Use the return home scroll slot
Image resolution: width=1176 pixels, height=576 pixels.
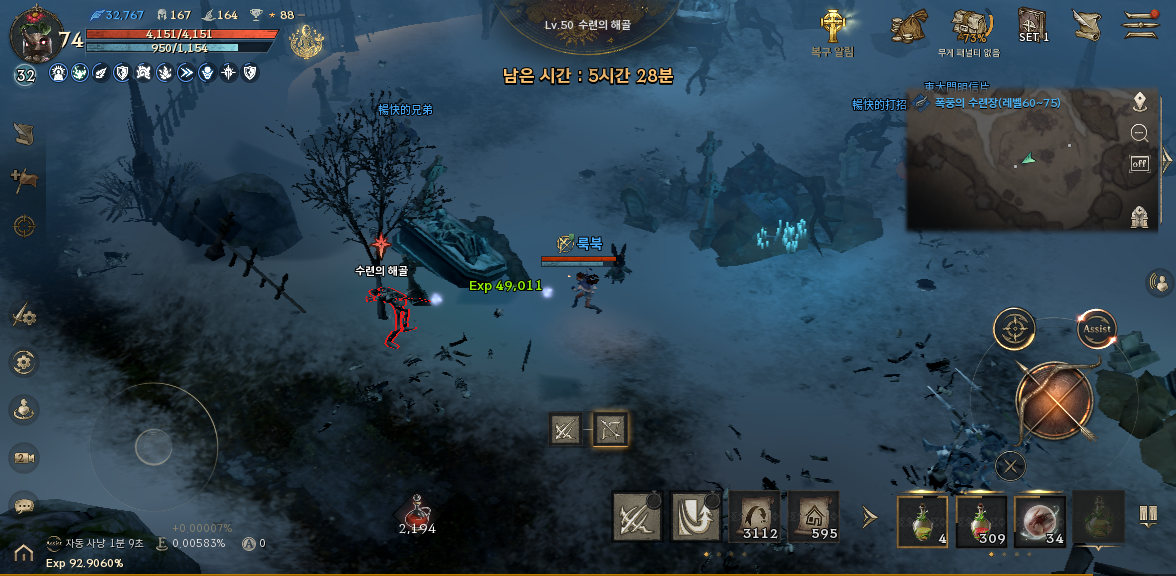[x=813, y=517]
